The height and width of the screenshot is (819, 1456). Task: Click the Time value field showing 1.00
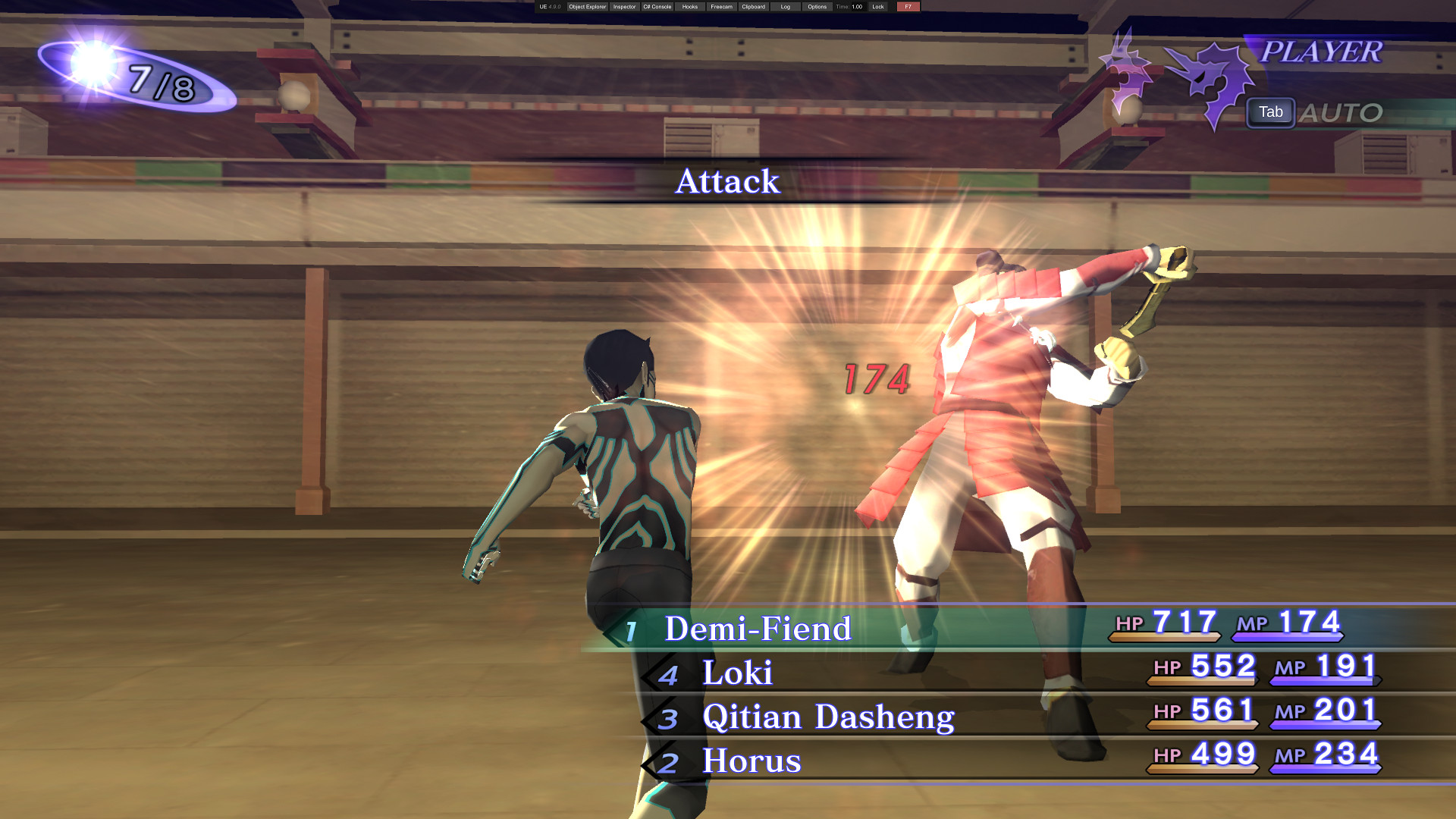856,6
